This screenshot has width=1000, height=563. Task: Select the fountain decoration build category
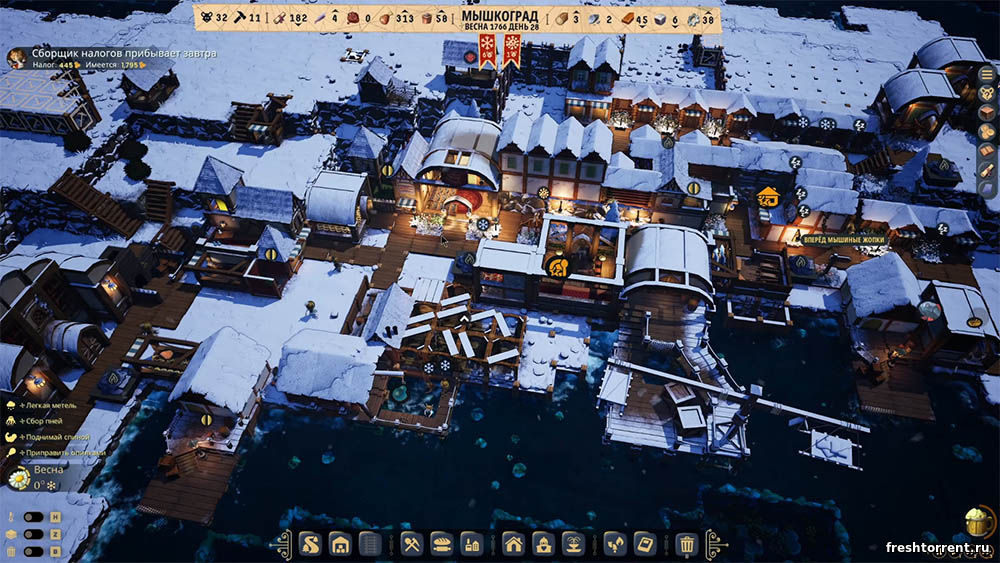(x=574, y=544)
